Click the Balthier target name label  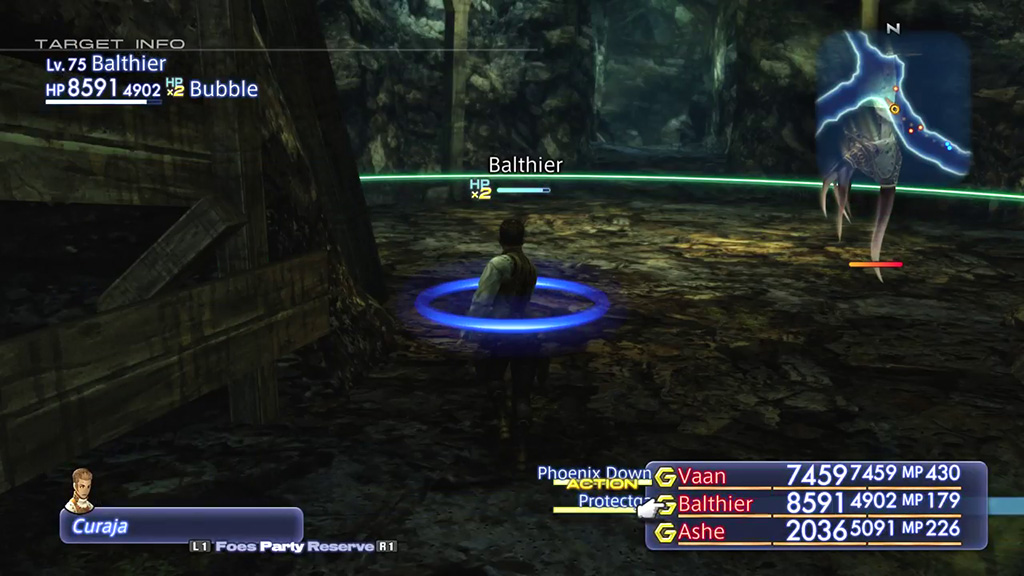pos(525,165)
